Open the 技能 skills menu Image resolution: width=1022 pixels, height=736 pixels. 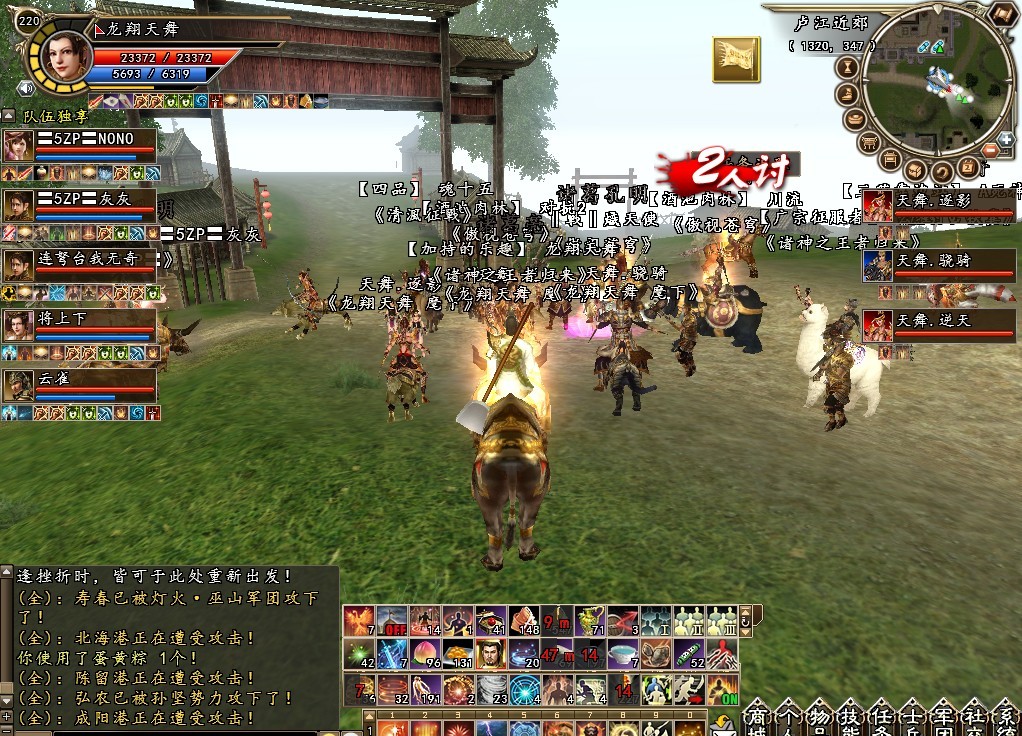pyautogui.click(x=850, y=719)
